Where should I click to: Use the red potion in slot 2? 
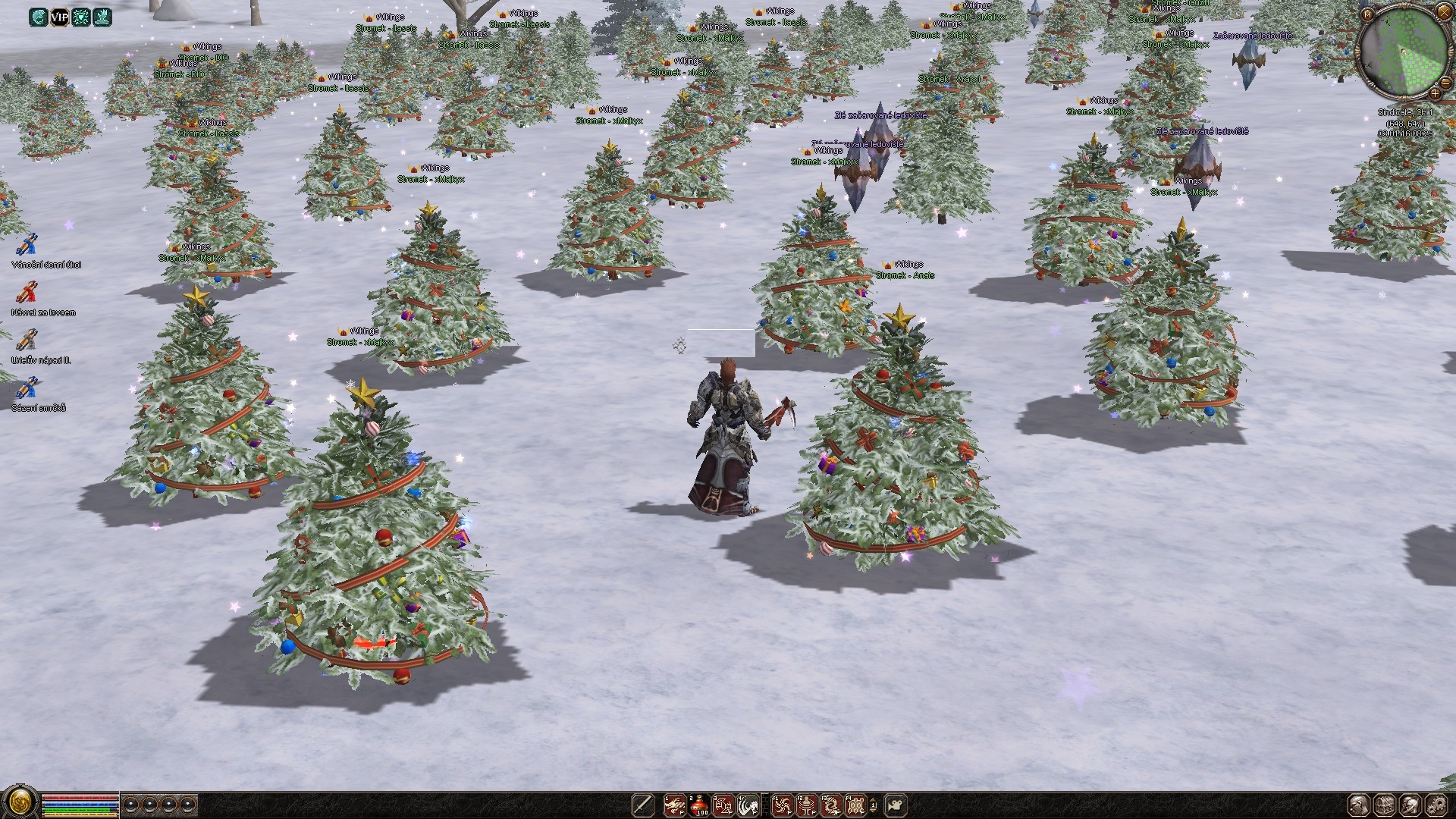pyautogui.click(x=699, y=805)
